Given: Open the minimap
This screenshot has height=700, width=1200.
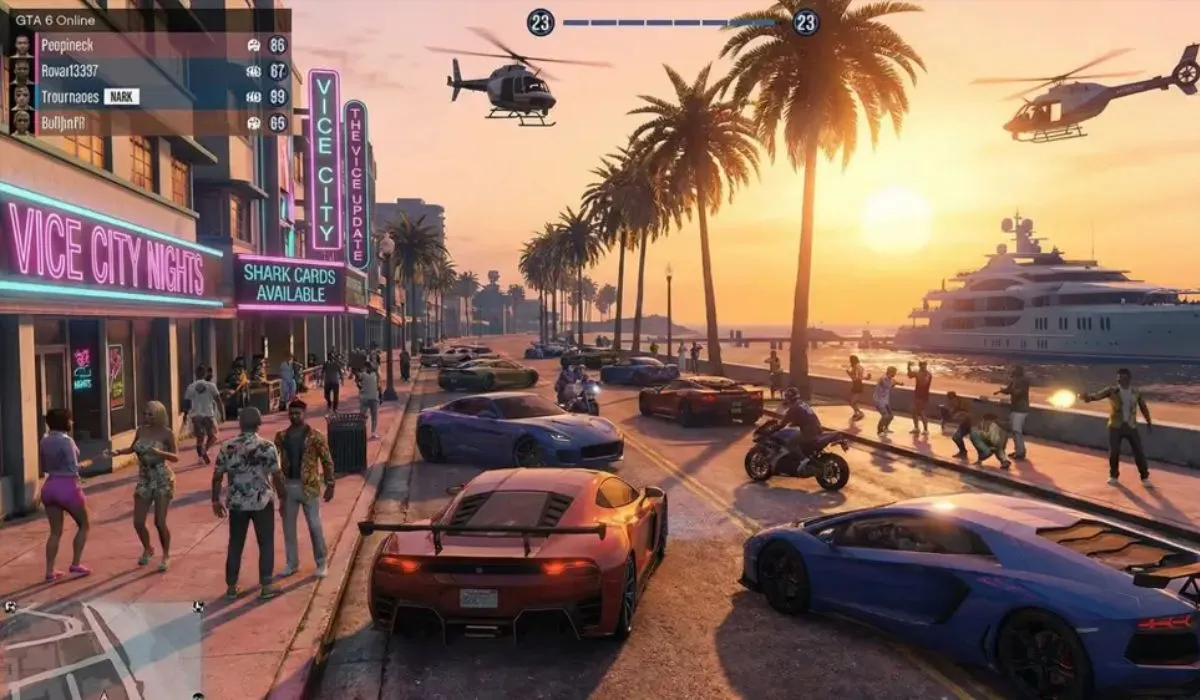Looking at the screenshot, I should 100,650.
